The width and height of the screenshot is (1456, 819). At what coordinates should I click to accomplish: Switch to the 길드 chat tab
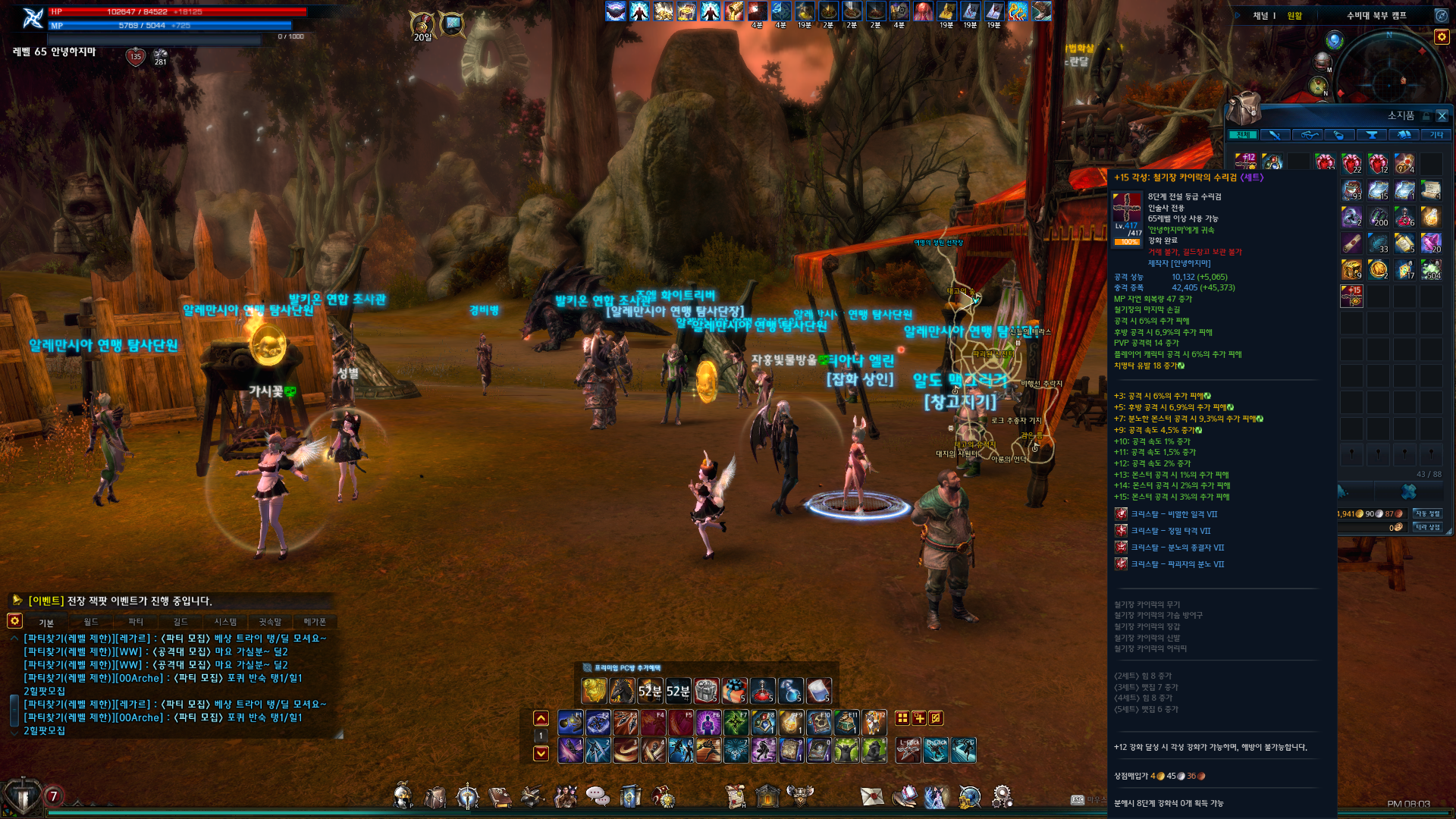tap(180, 622)
